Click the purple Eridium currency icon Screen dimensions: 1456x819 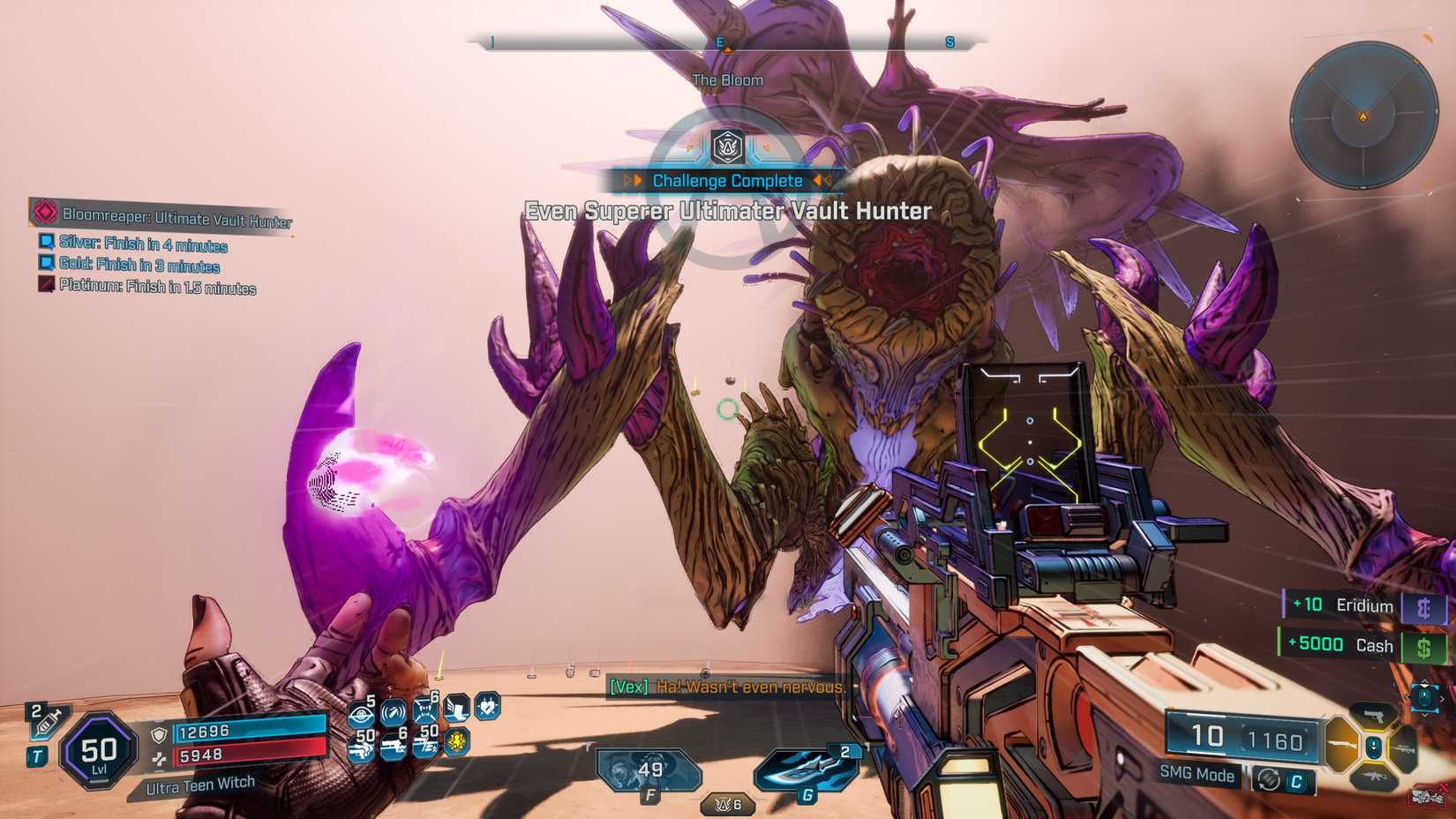tap(1426, 605)
